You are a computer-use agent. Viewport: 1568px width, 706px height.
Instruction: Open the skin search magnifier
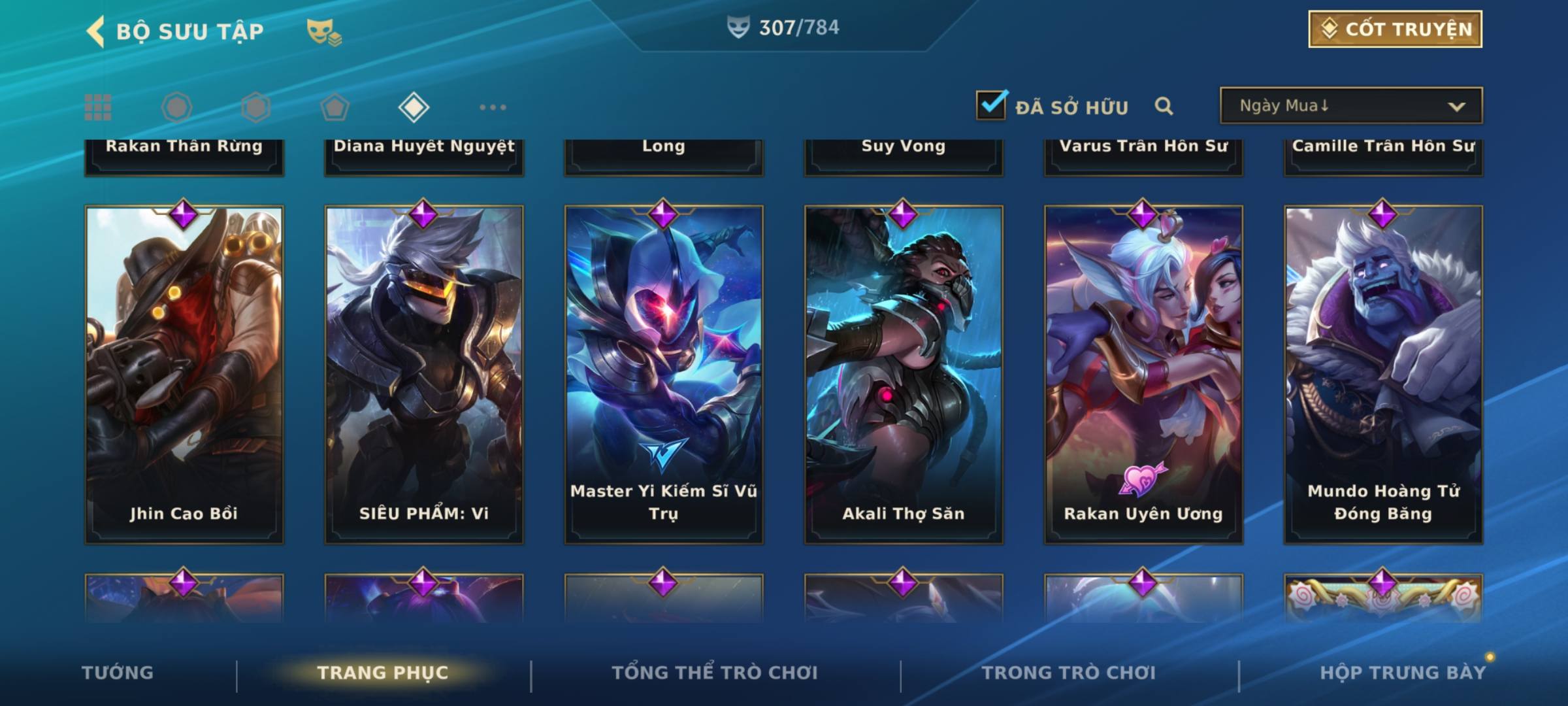1164,106
